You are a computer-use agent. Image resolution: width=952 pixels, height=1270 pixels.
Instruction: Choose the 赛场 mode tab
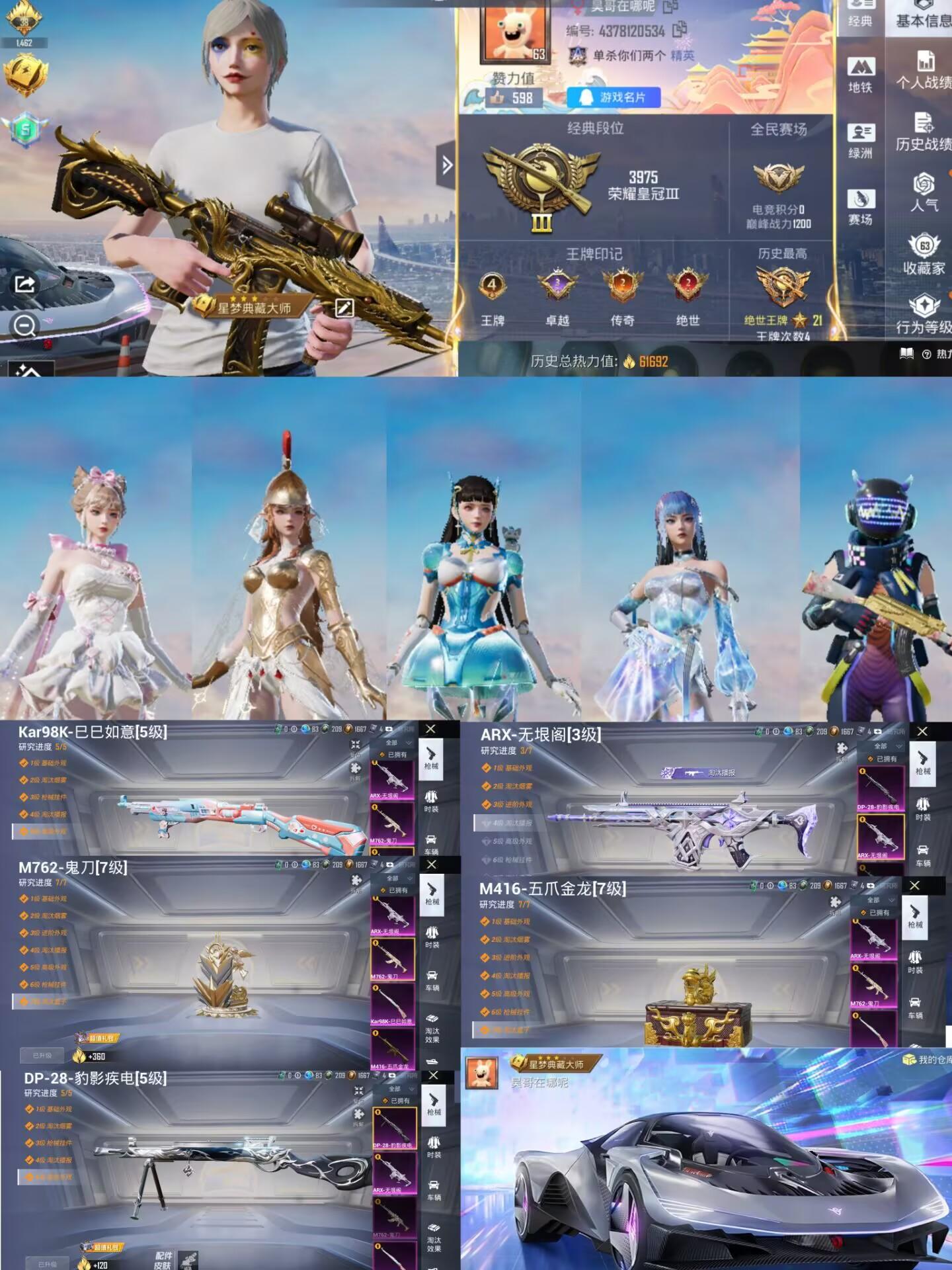pos(861,207)
